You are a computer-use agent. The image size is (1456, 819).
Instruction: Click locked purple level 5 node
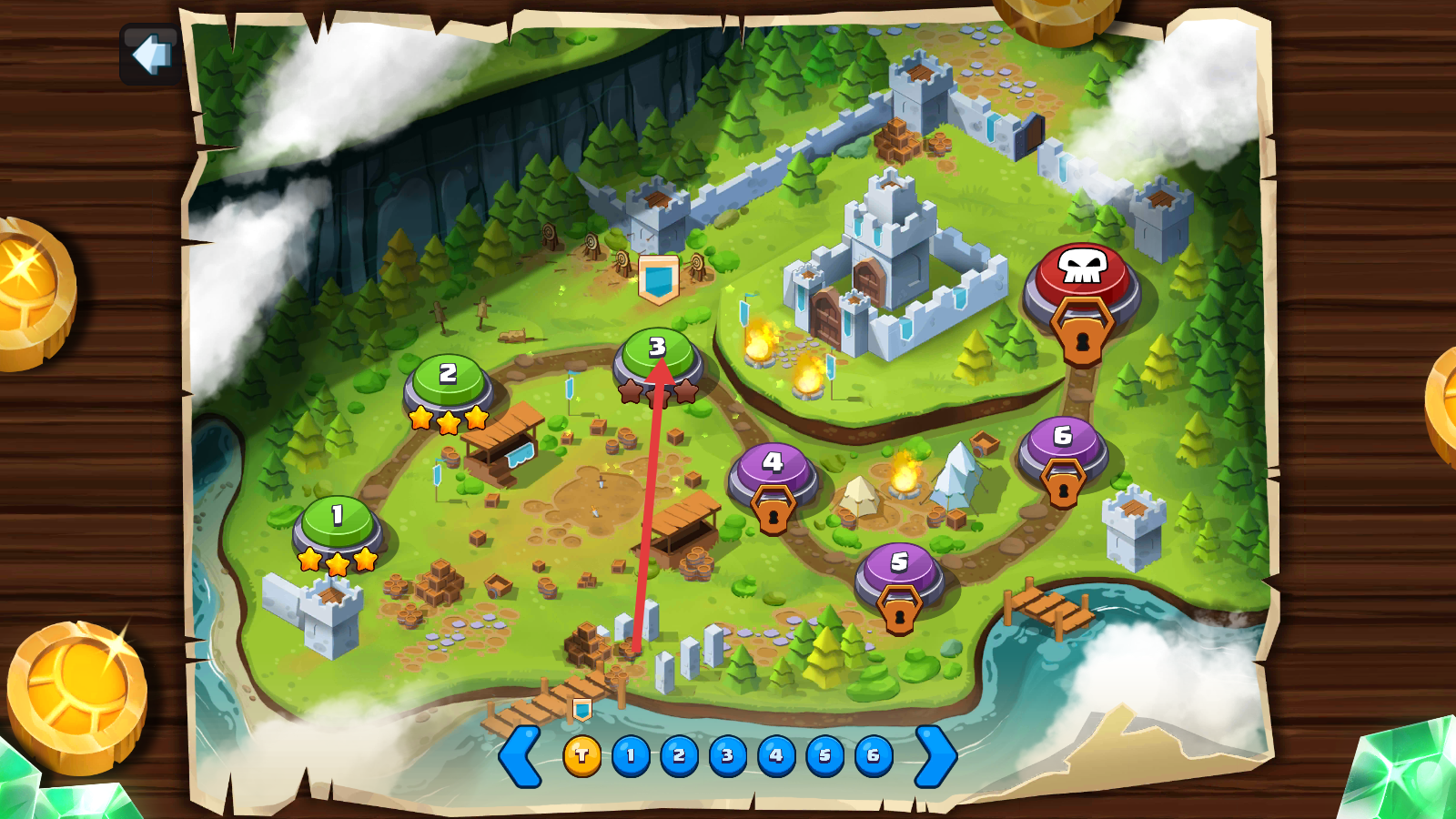pyautogui.click(x=899, y=568)
